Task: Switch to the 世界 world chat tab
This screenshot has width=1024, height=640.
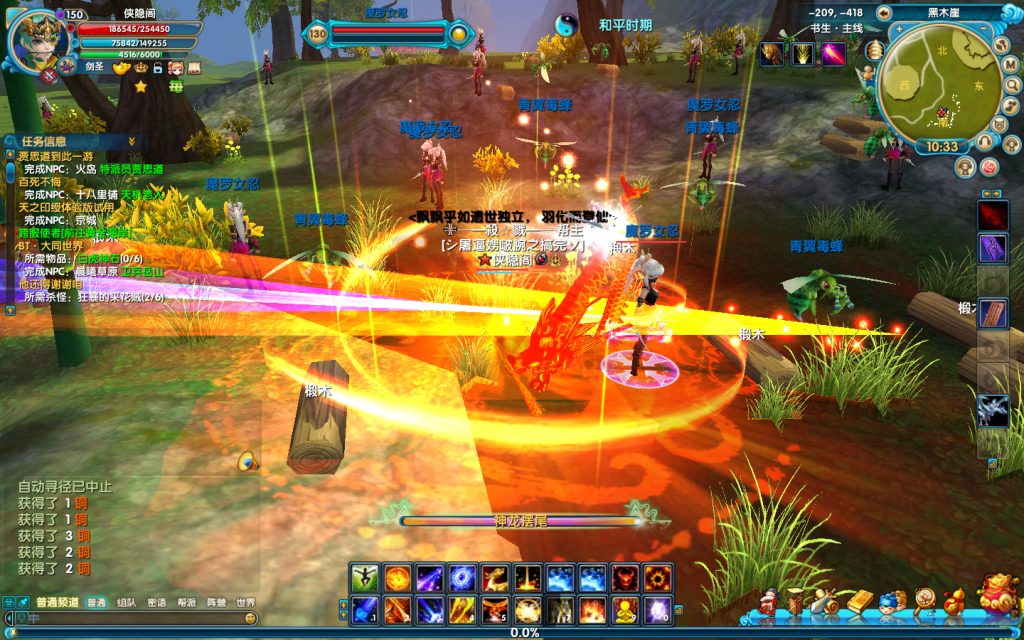Action: [x=245, y=603]
